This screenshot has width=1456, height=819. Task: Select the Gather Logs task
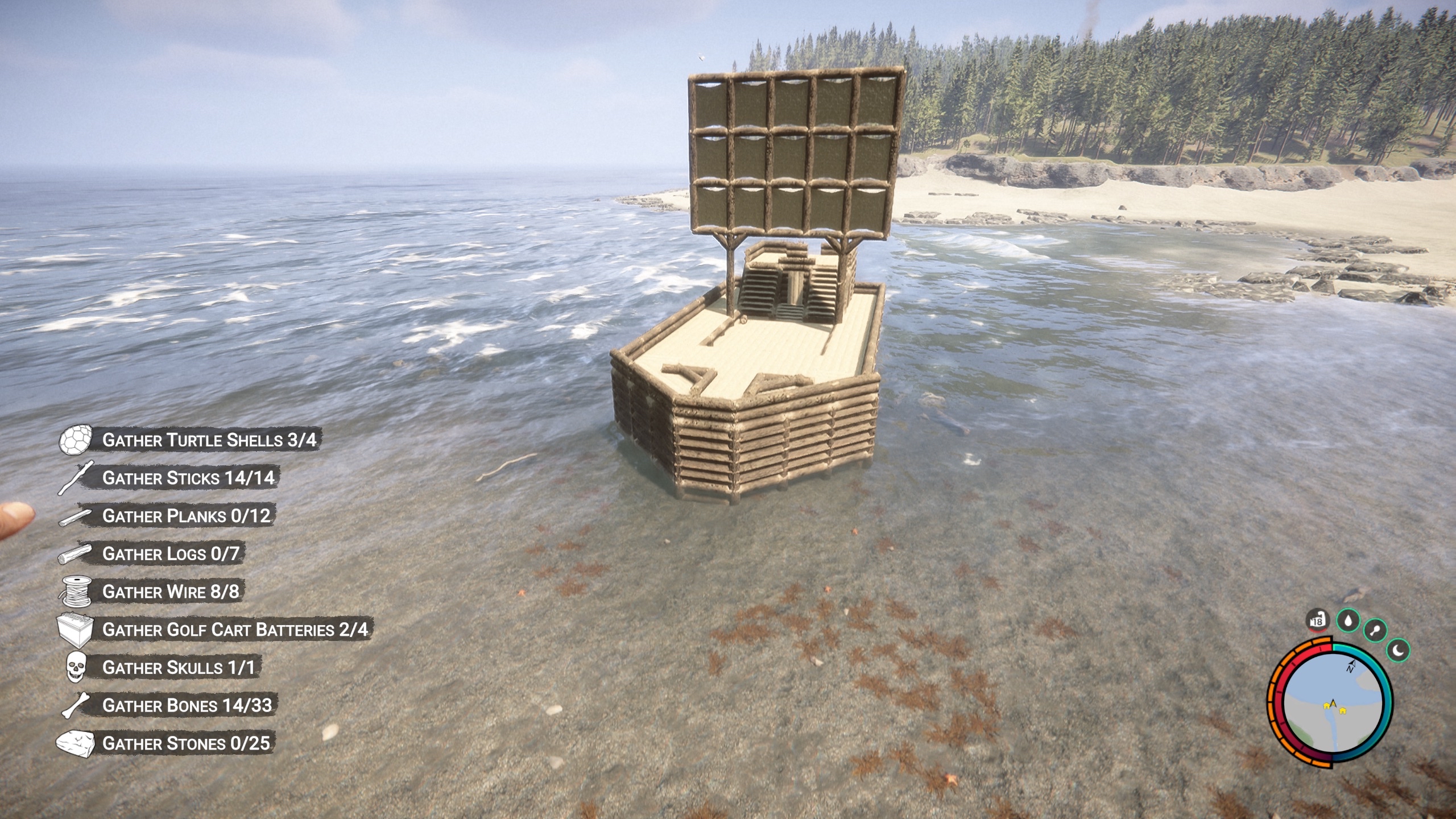point(171,553)
